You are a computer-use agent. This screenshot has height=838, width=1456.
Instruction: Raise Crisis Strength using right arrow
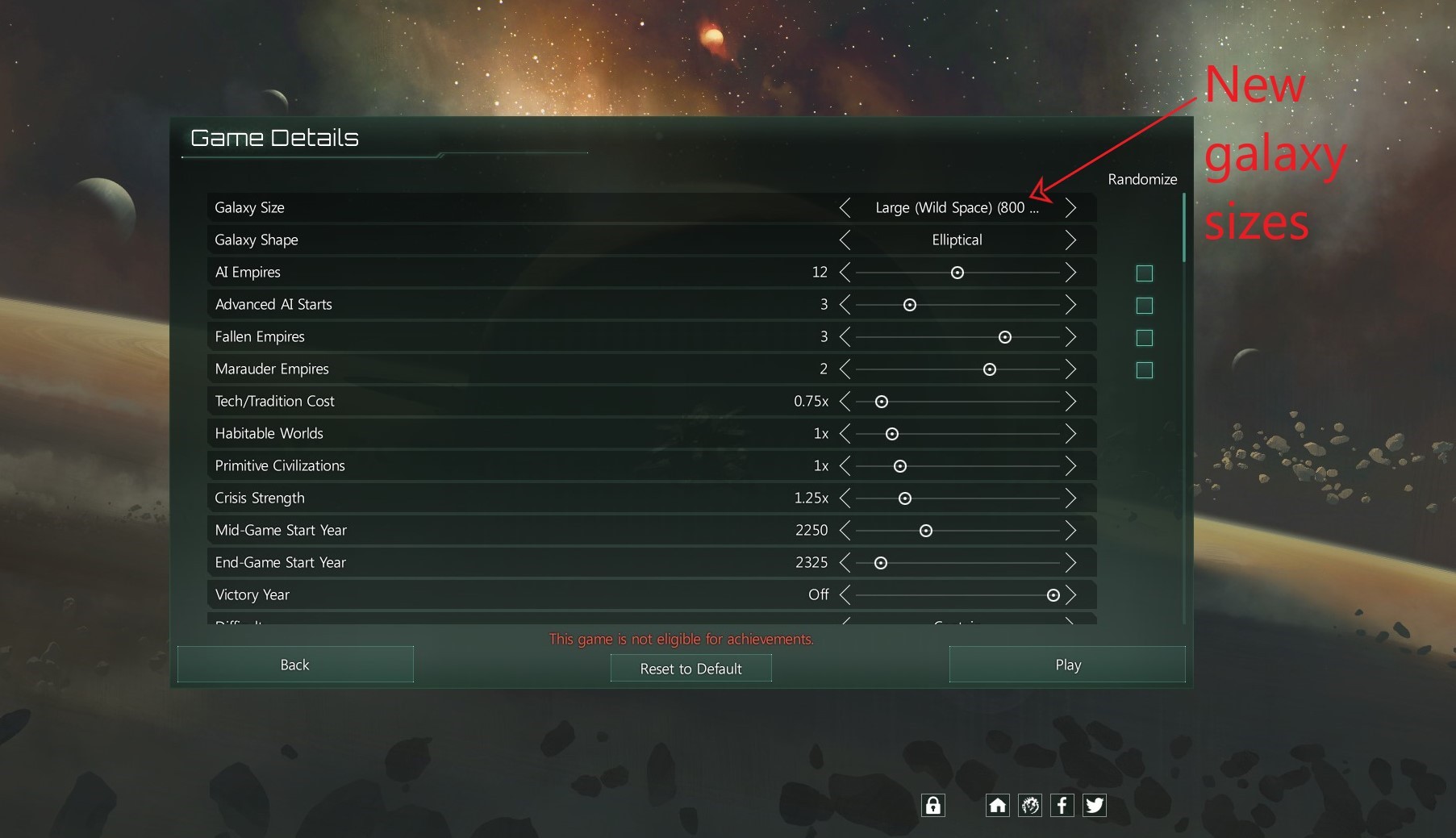click(x=1070, y=498)
